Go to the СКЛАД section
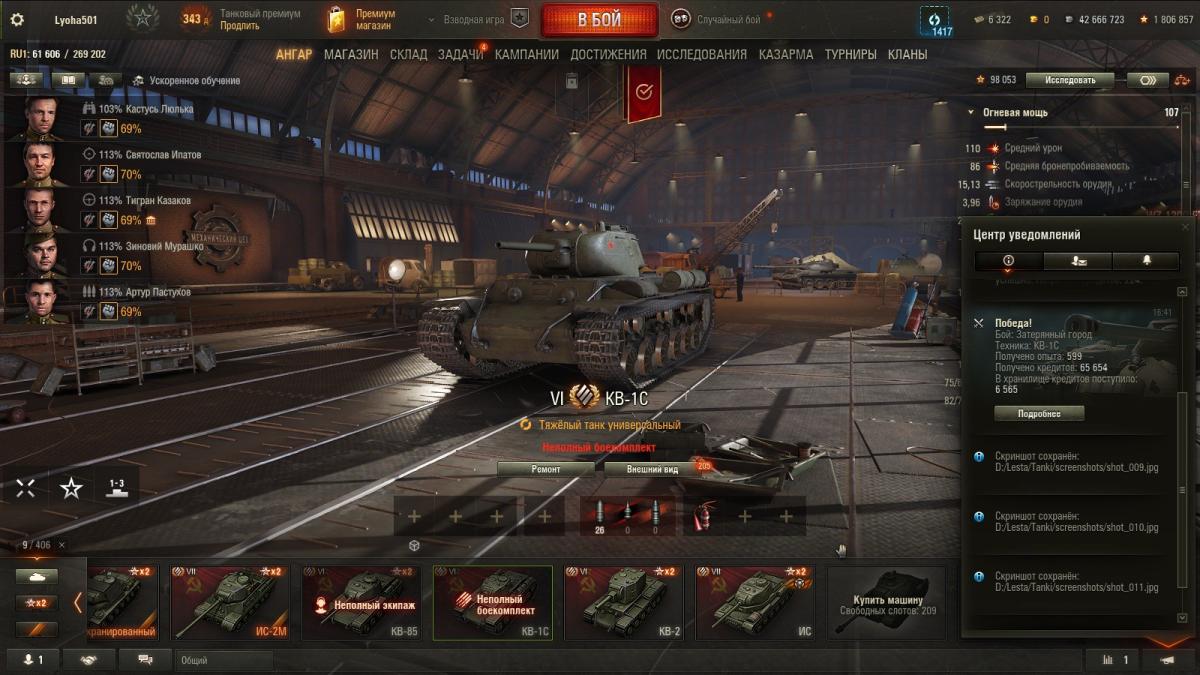This screenshot has height=675, width=1200. point(408,55)
